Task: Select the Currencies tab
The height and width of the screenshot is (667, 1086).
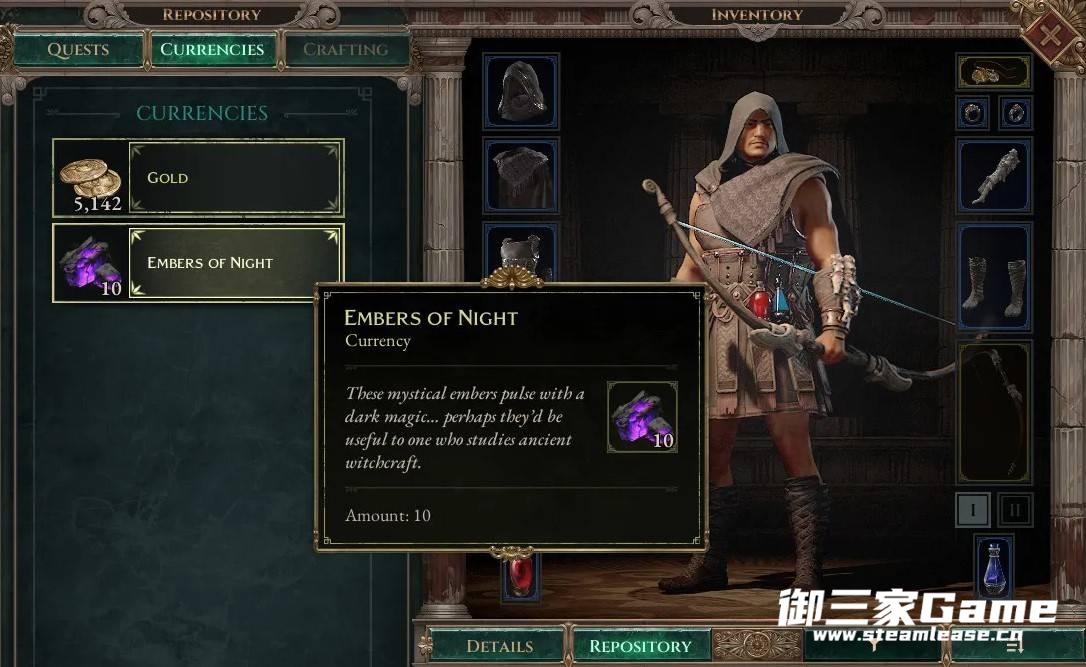Action: [212, 50]
